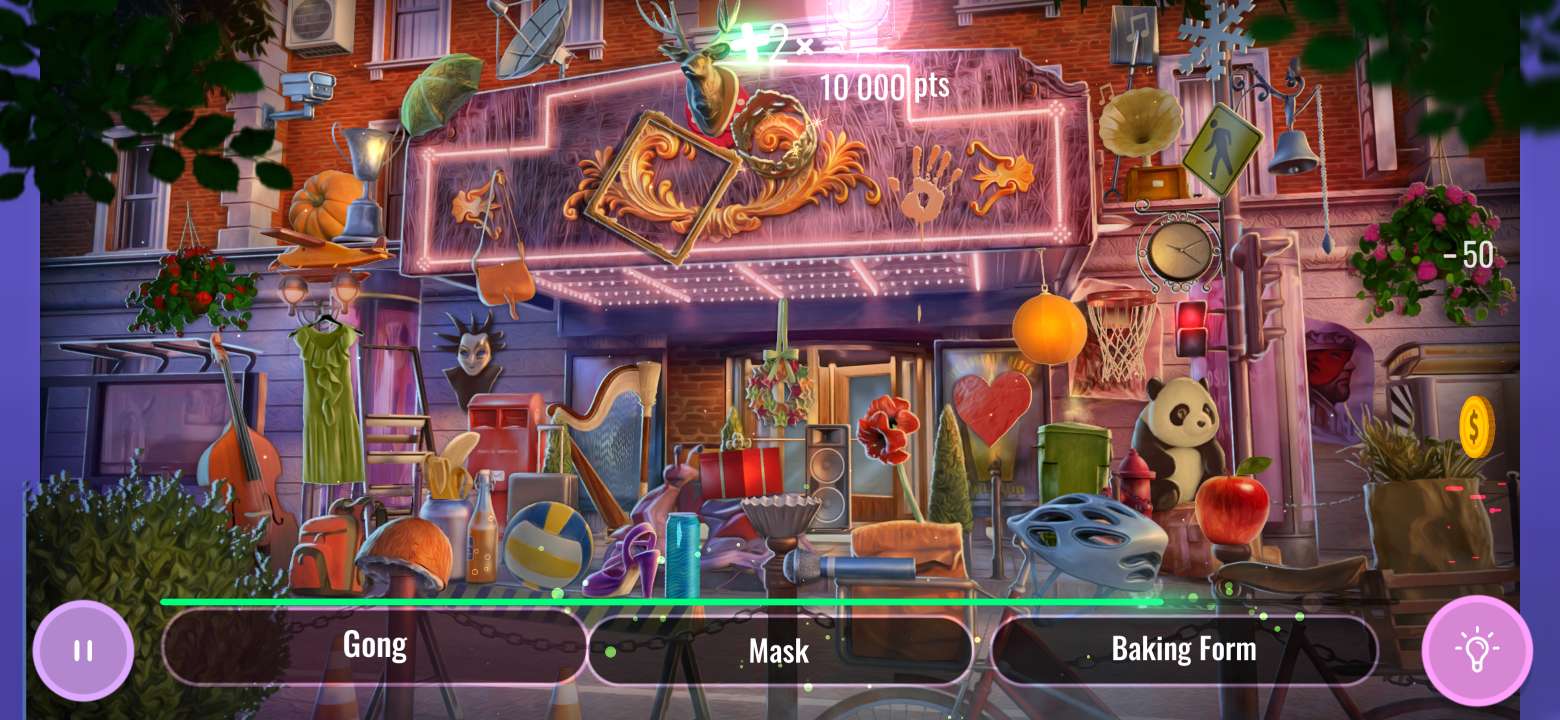The width and height of the screenshot is (1560, 720).
Task: Use the lightbulb hint button
Action: 1476,651
